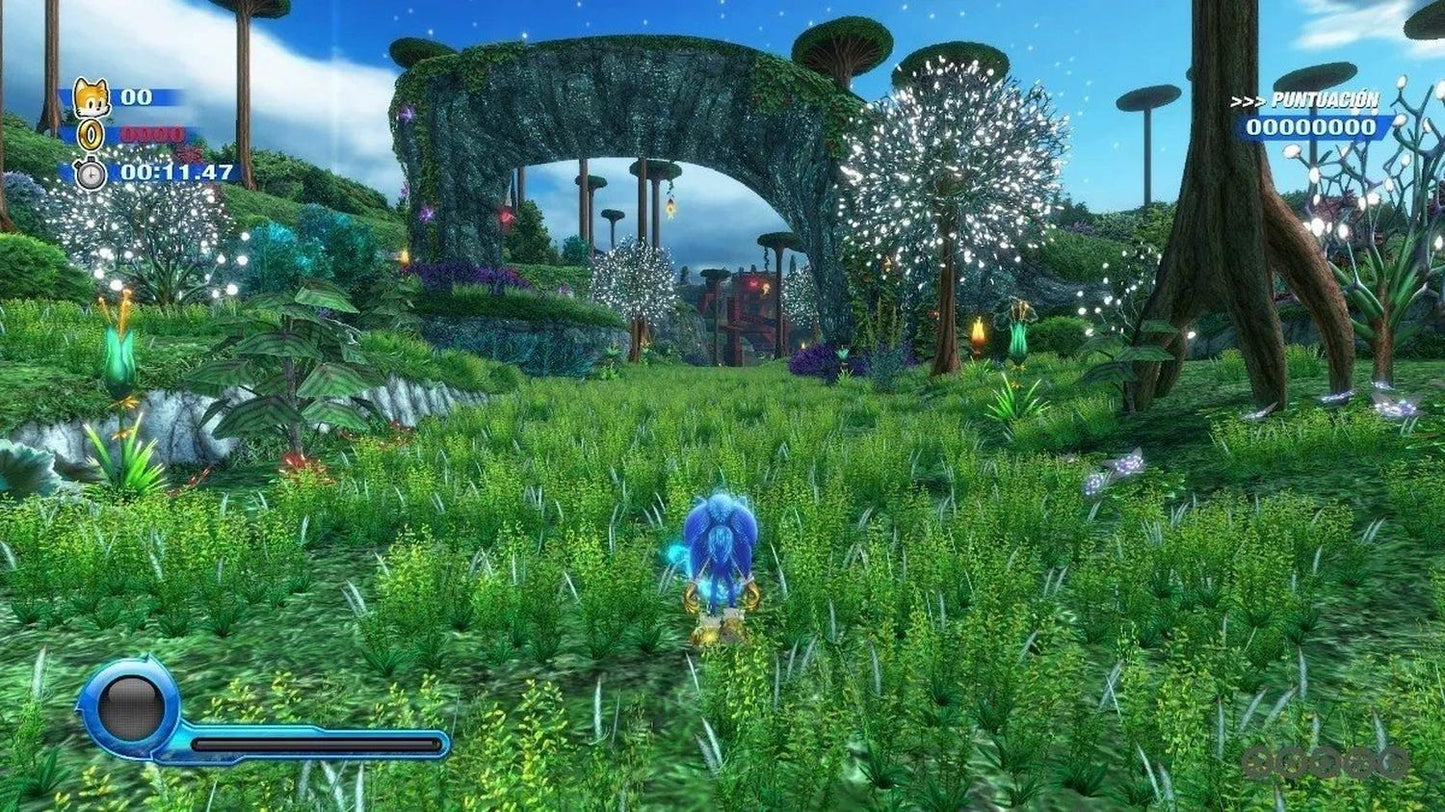The height and width of the screenshot is (812, 1445).
Task: Toggle the red ring count display
Action: (x=155, y=134)
